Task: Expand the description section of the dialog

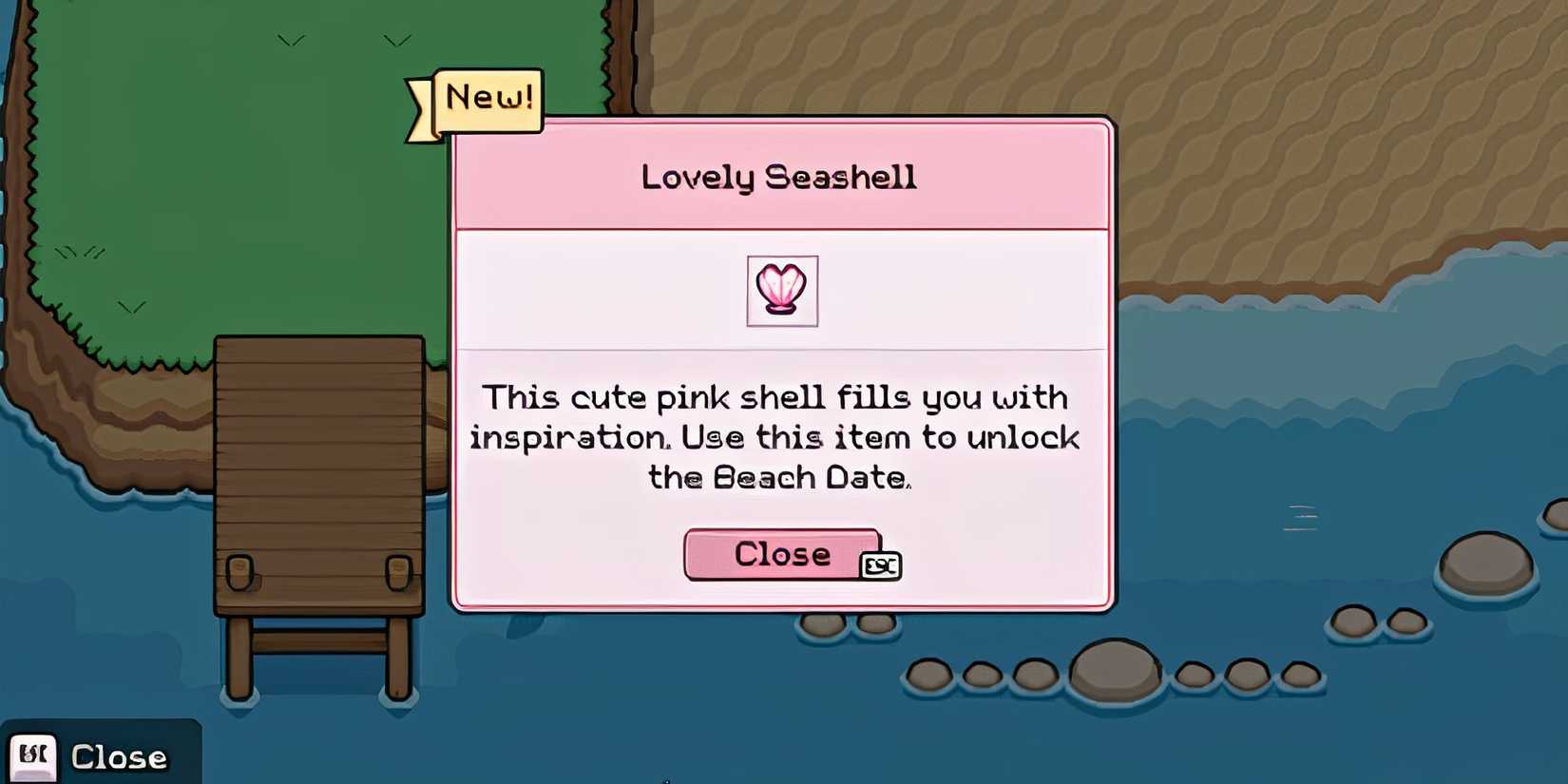Action: (x=779, y=437)
